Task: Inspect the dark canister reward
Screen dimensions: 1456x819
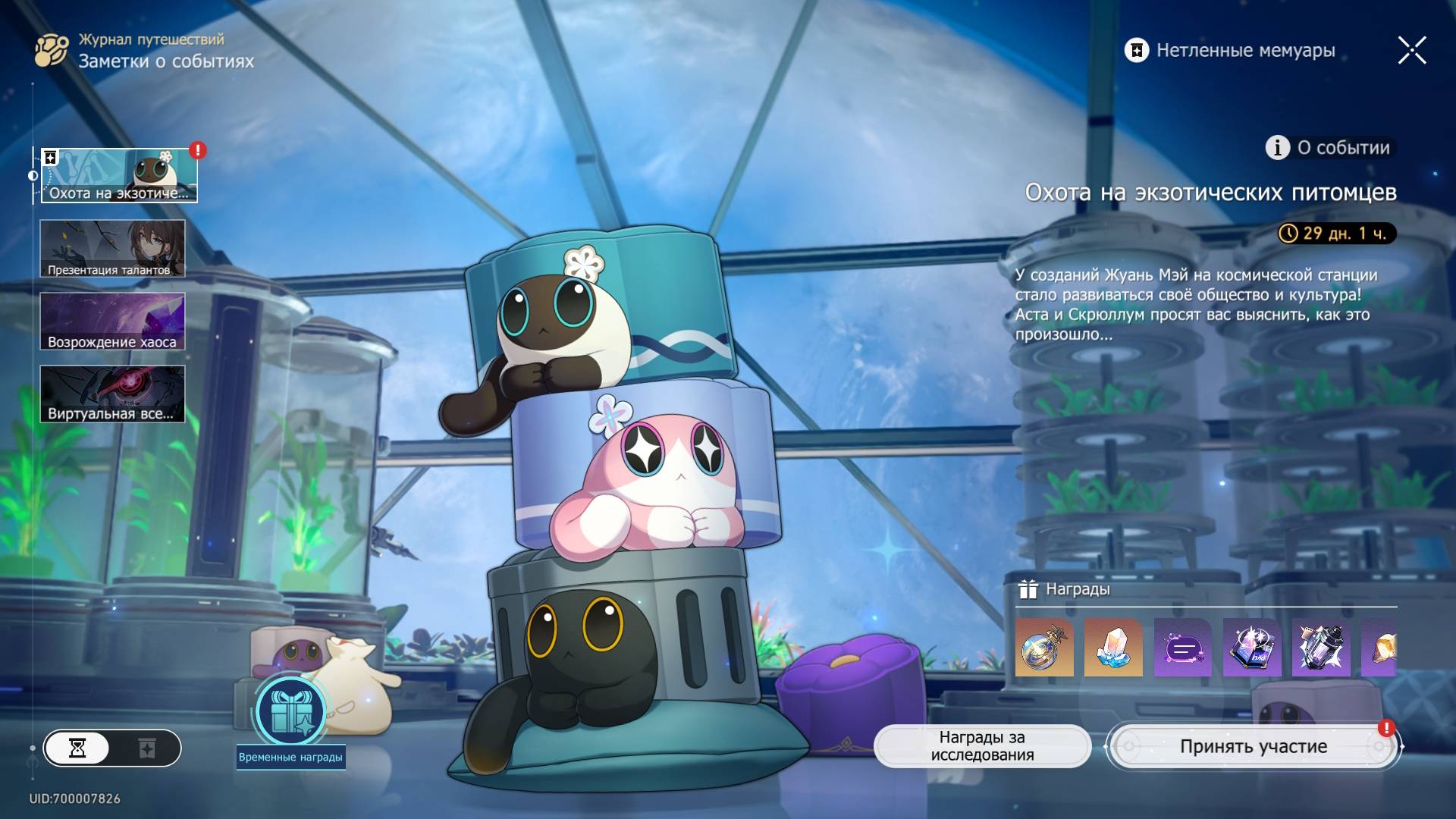Action: pos(1321,648)
